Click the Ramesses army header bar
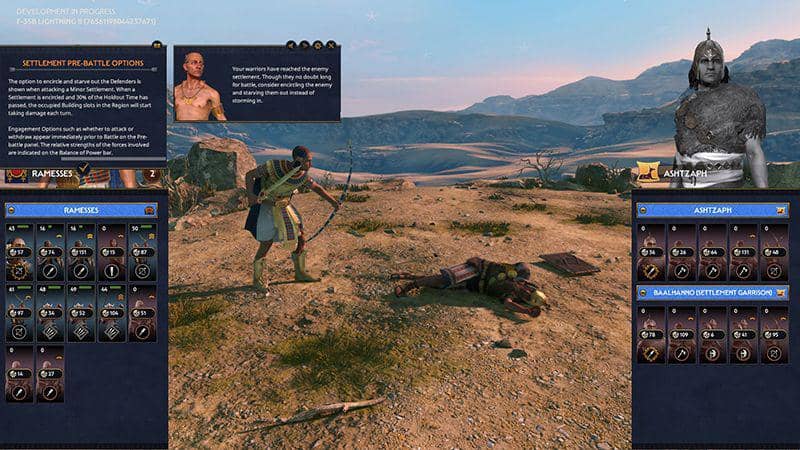The width and height of the screenshot is (800, 450). (x=80, y=210)
